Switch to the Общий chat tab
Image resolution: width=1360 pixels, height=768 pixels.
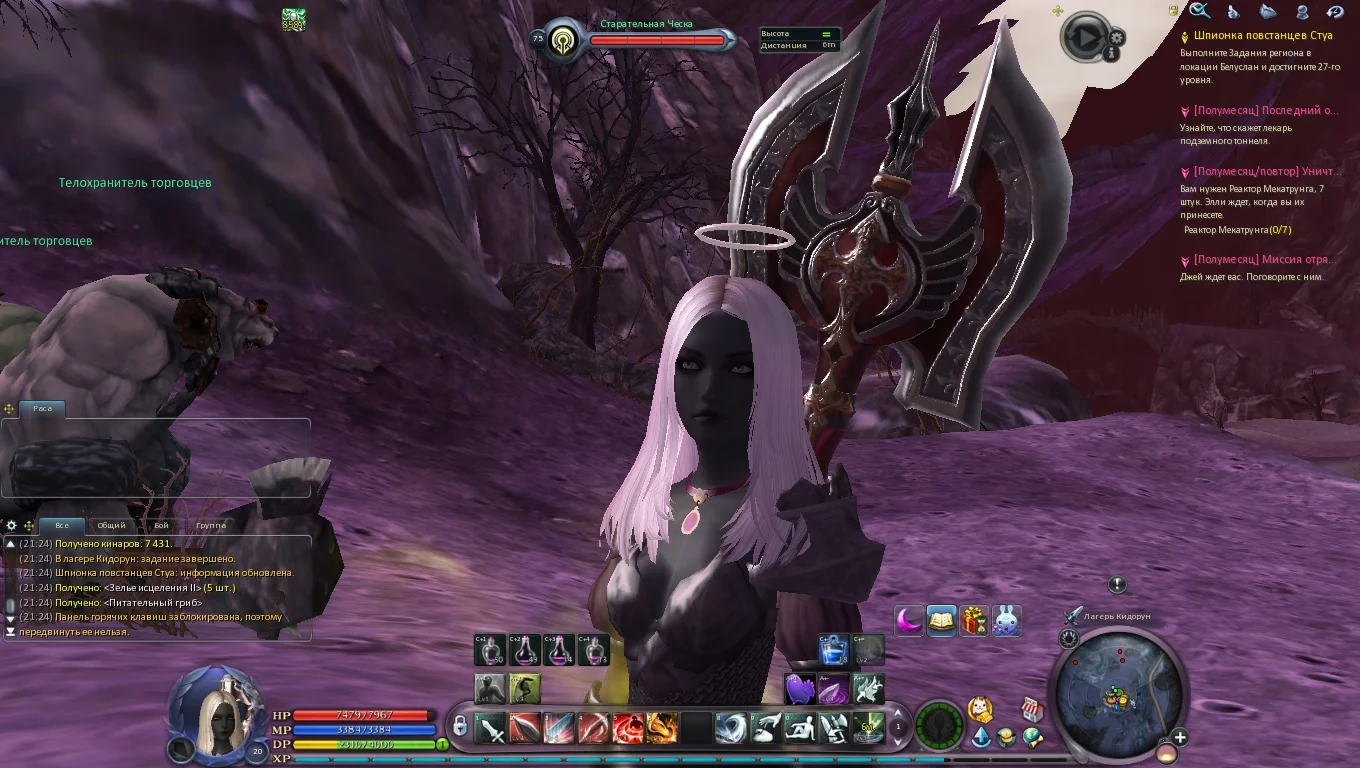pos(111,525)
